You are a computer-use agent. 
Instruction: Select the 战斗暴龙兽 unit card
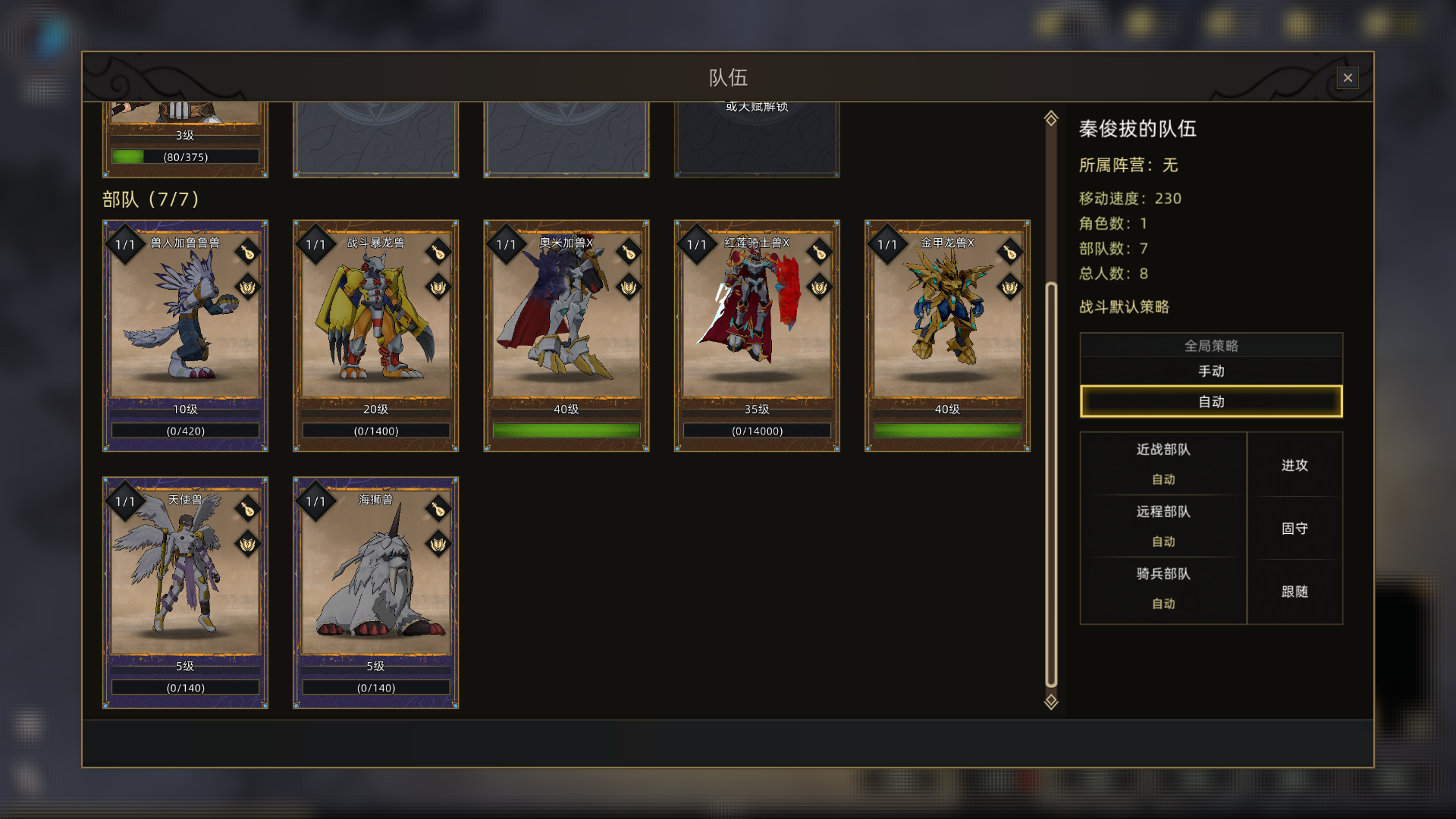click(x=375, y=326)
